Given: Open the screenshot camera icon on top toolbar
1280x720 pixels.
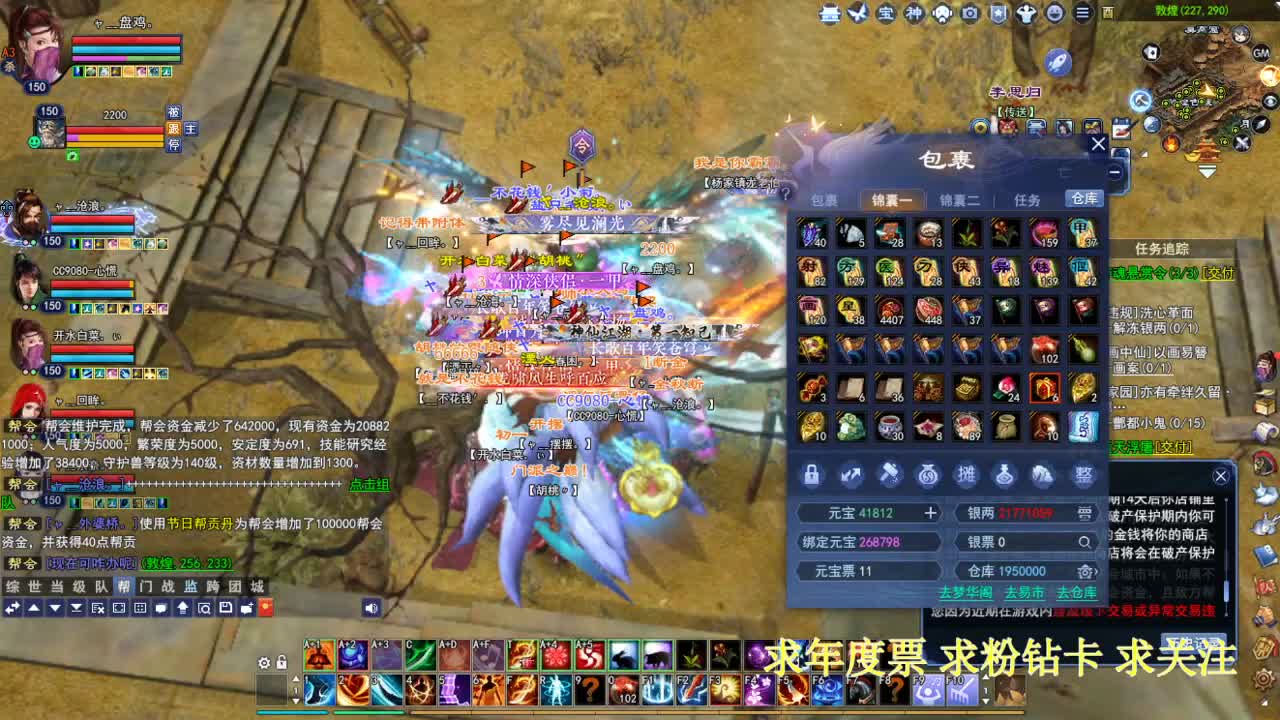Looking at the screenshot, I should (x=969, y=14).
